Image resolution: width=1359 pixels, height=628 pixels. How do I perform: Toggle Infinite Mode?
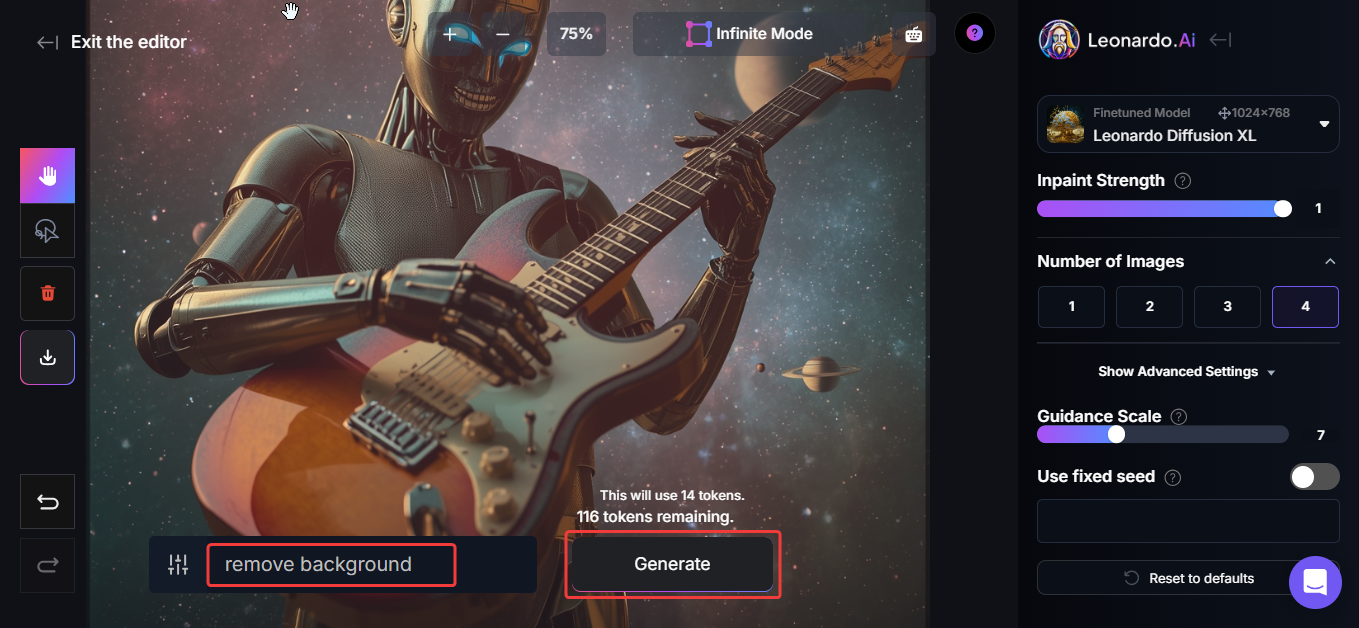749,34
